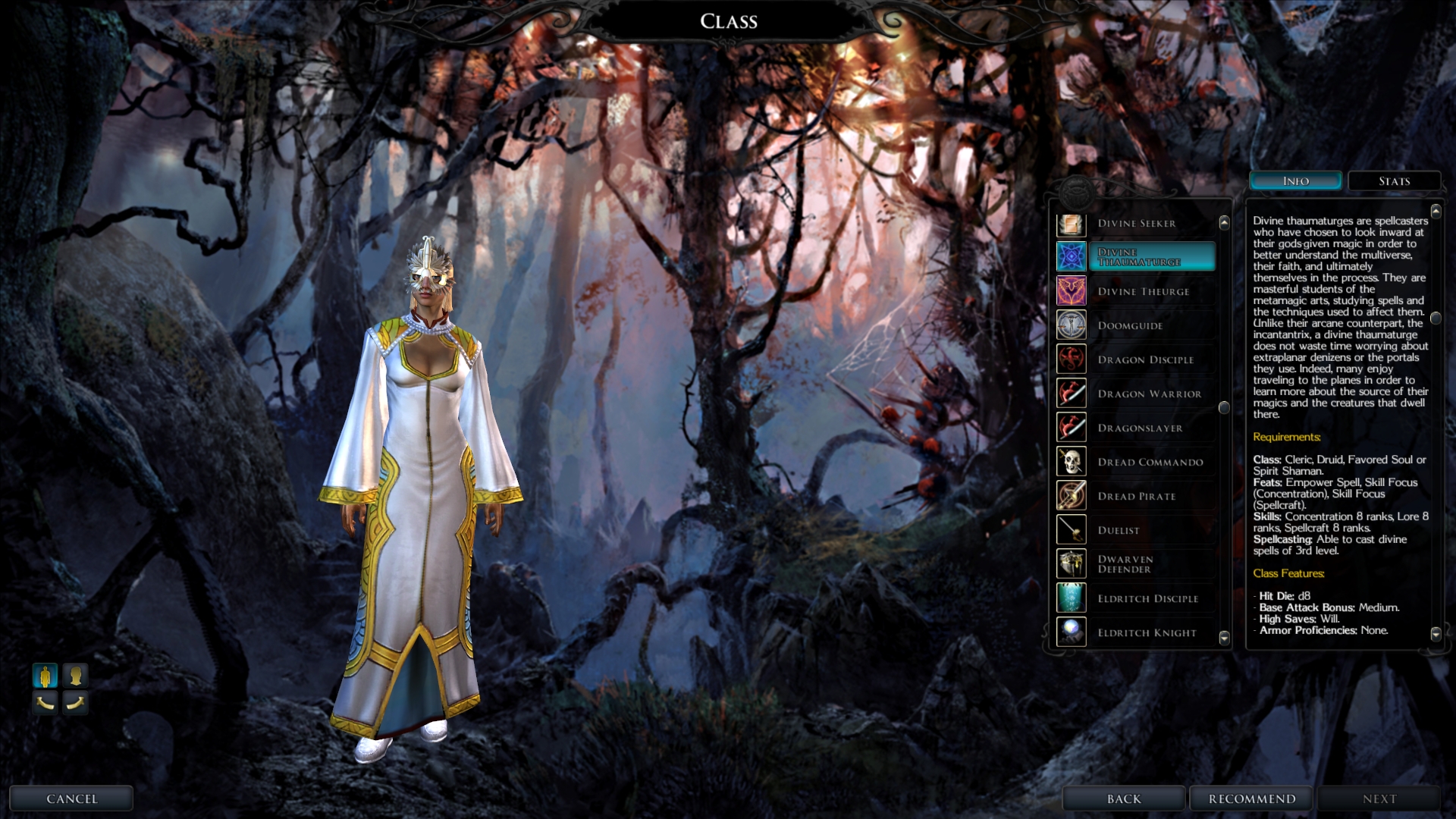The width and height of the screenshot is (1456, 819).
Task: Select the Eldritch Disciple class
Action: [x=1147, y=599]
